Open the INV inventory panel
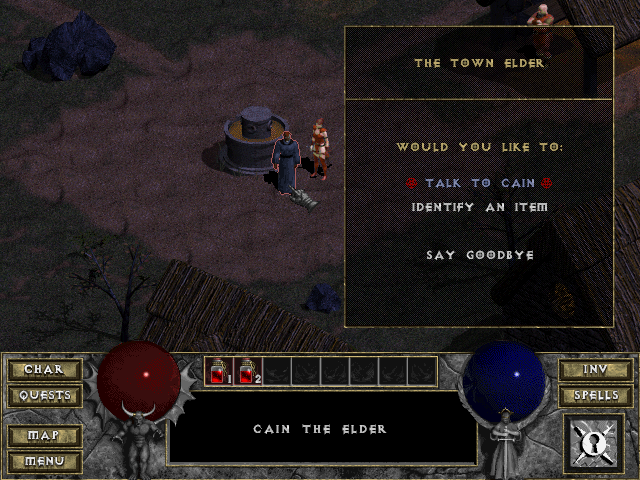The image size is (640, 480). [x=595, y=370]
